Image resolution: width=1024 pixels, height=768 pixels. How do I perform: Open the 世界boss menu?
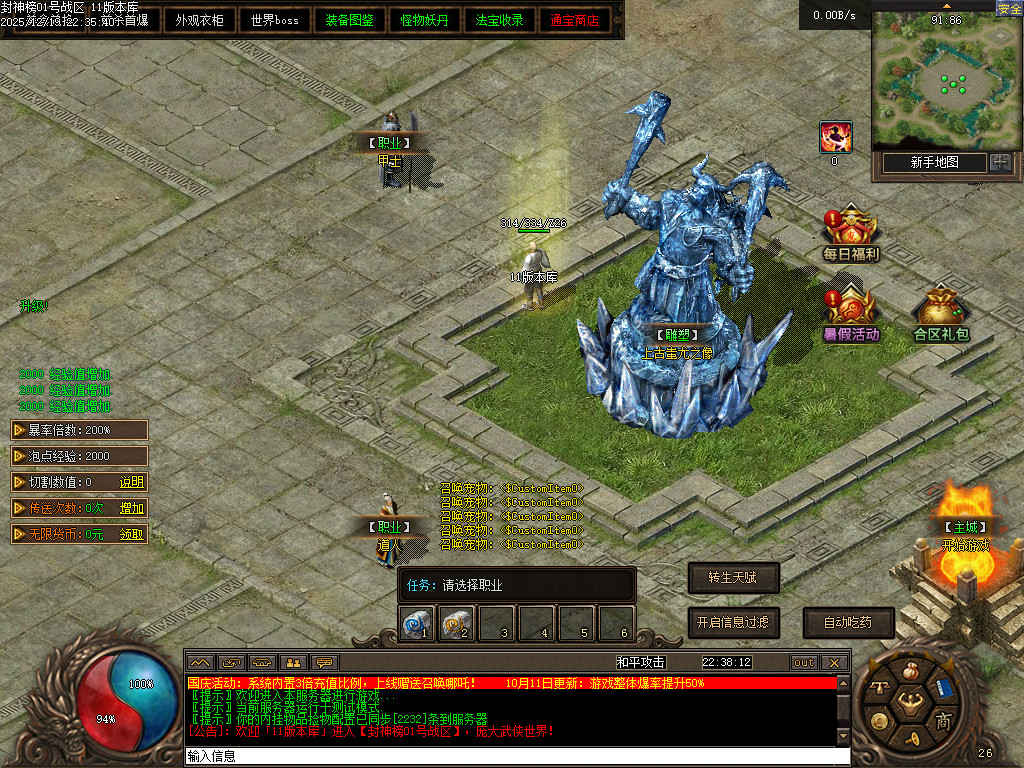coord(275,20)
